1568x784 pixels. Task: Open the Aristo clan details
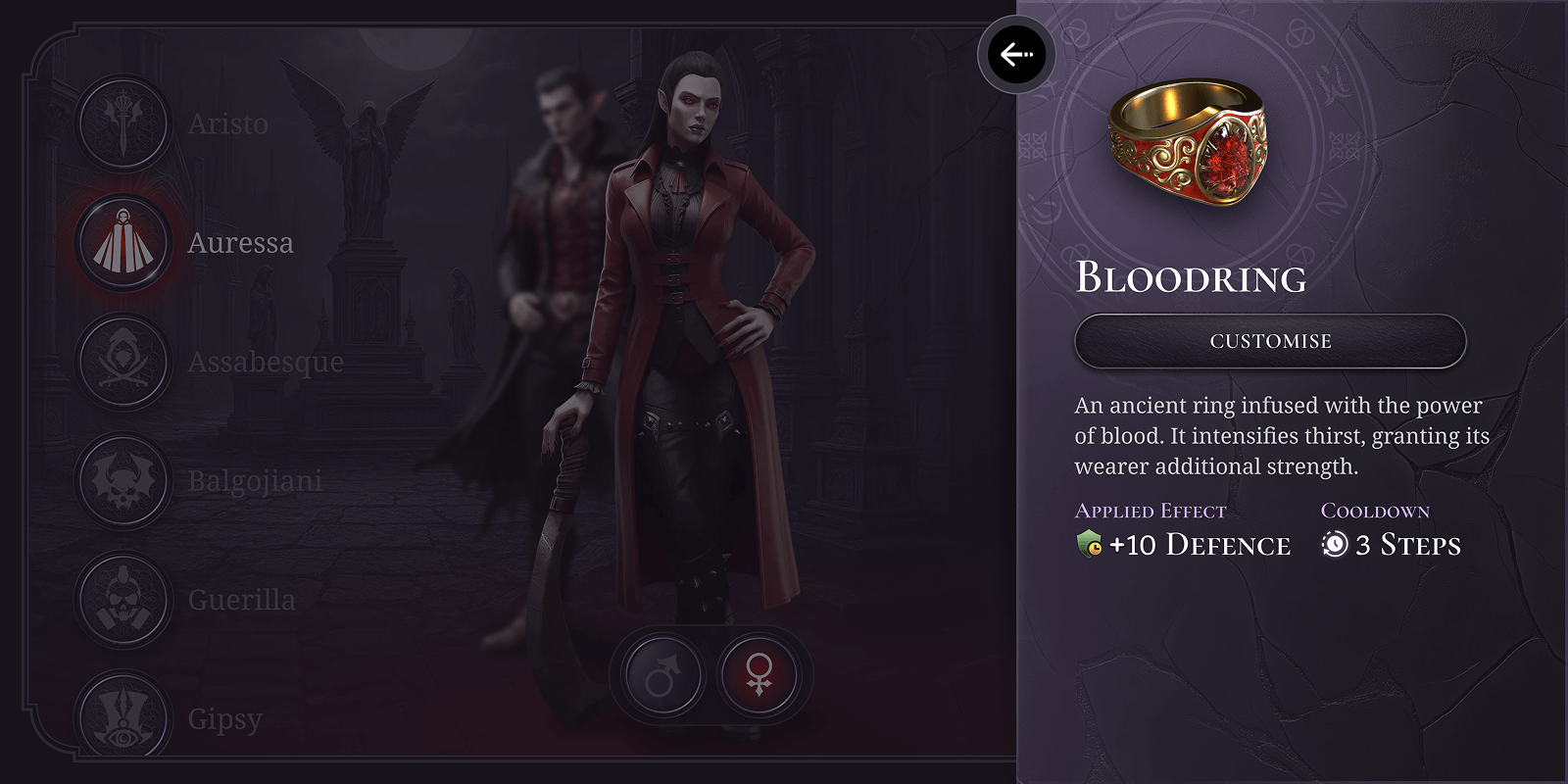[227, 123]
